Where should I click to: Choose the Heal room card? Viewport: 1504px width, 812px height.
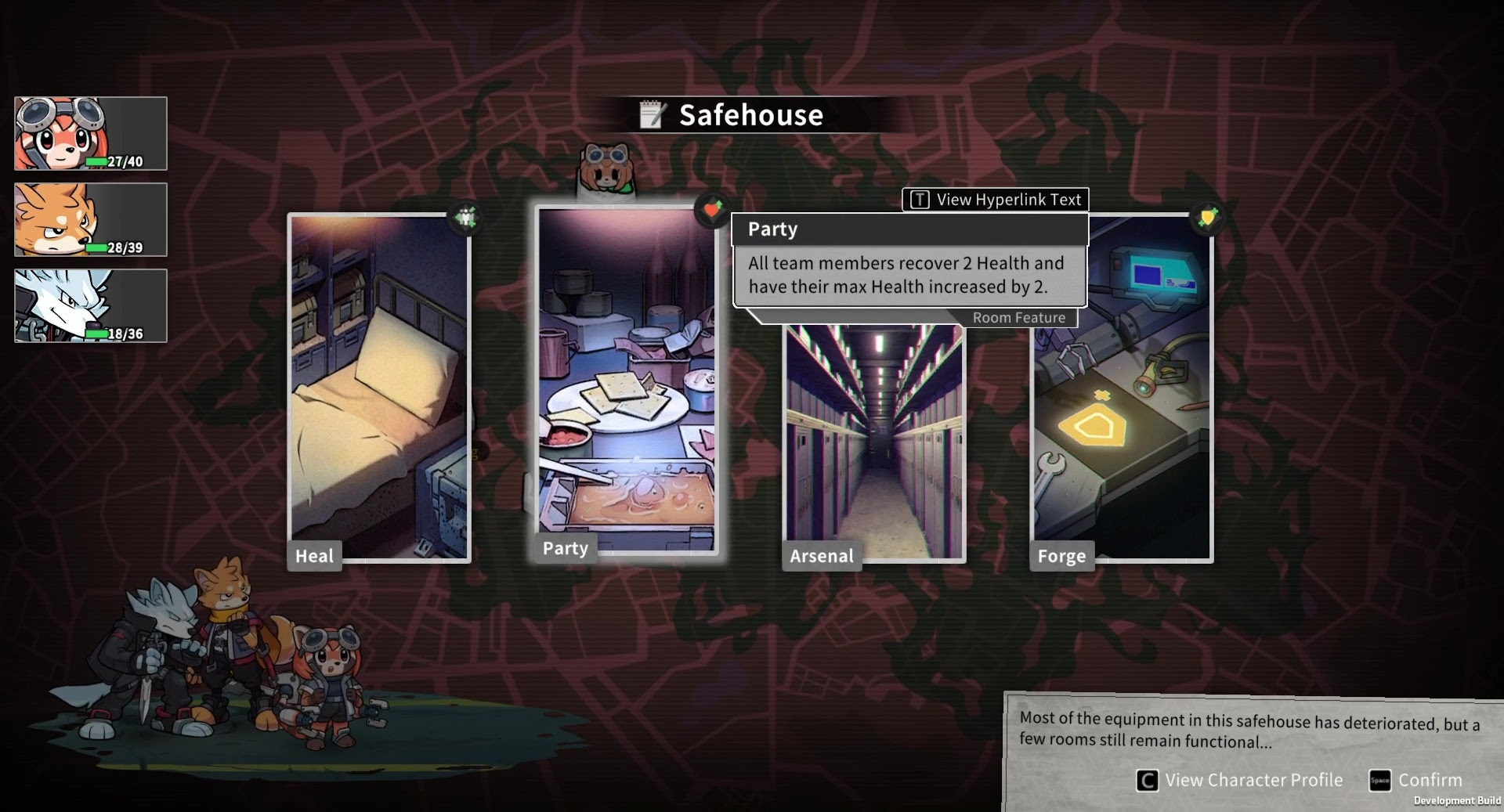(x=380, y=388)
